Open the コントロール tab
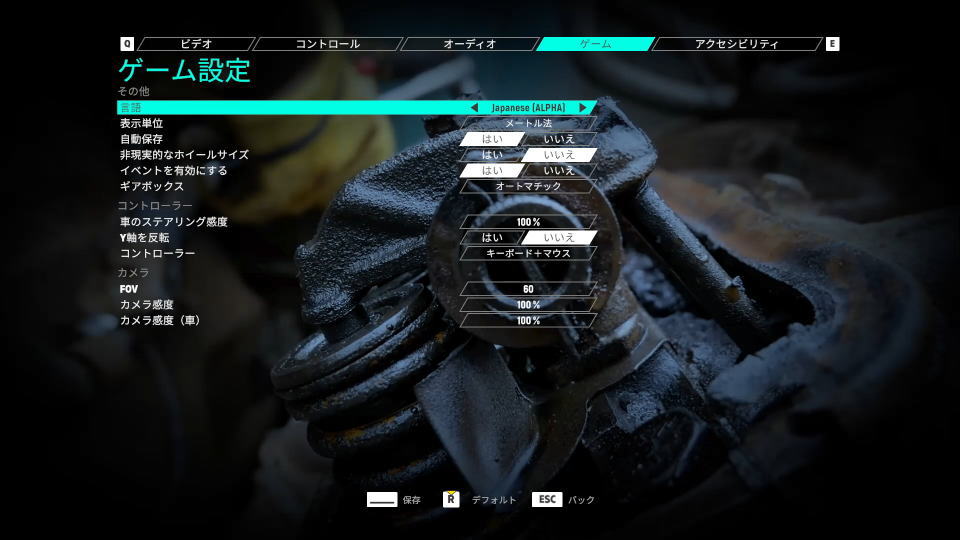The width and height of the screenshot is (960, 540). [327, 44]
